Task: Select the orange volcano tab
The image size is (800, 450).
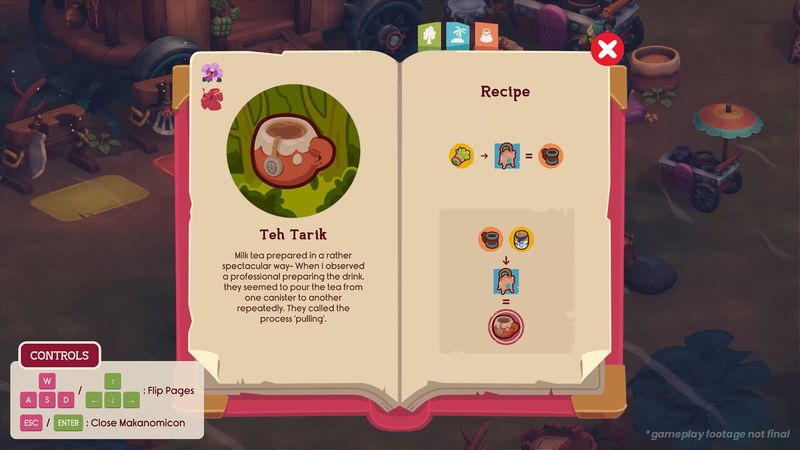Action: pos(485,35)
